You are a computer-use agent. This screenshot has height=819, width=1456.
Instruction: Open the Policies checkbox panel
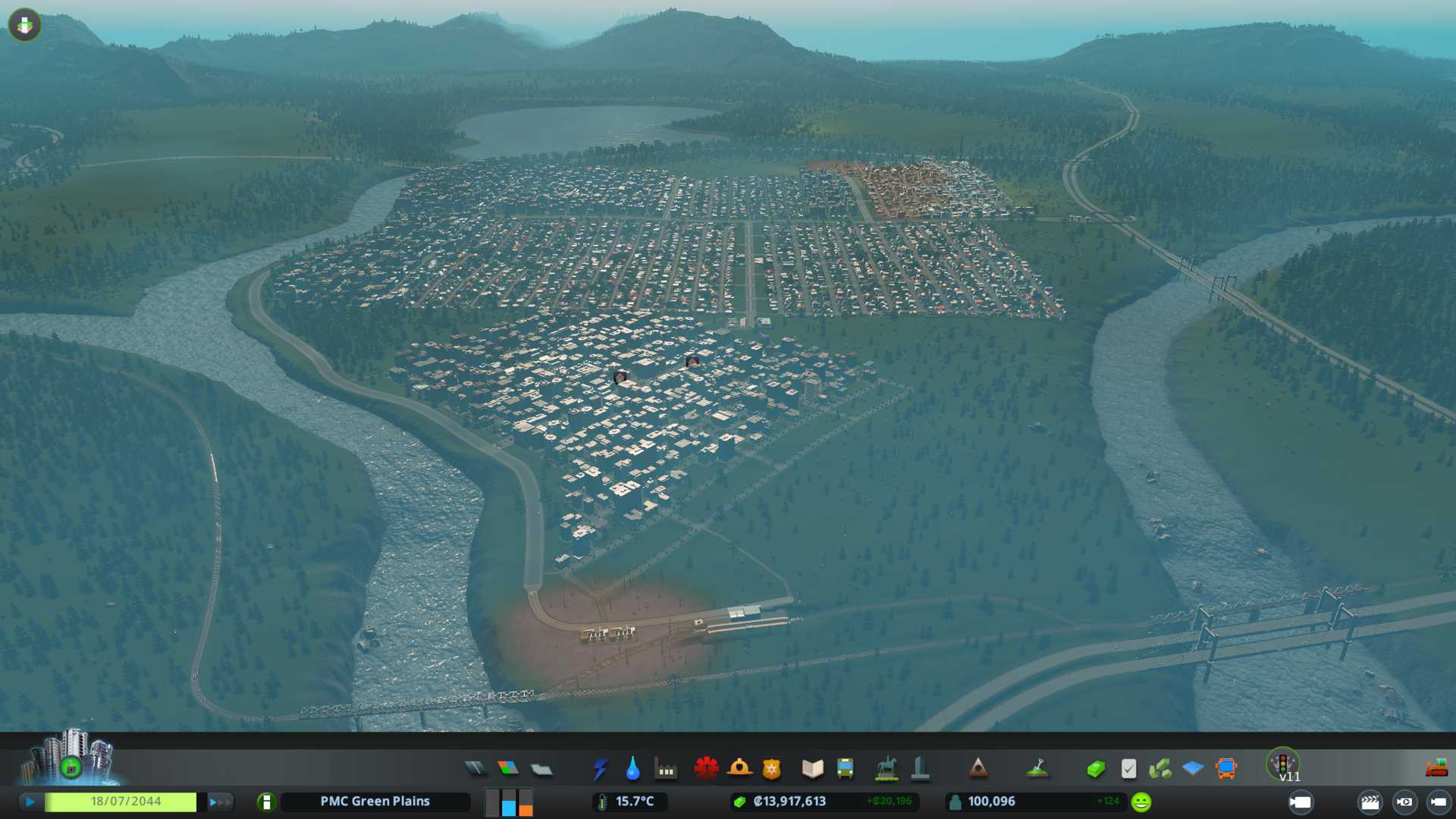[x=1128, y=769]
